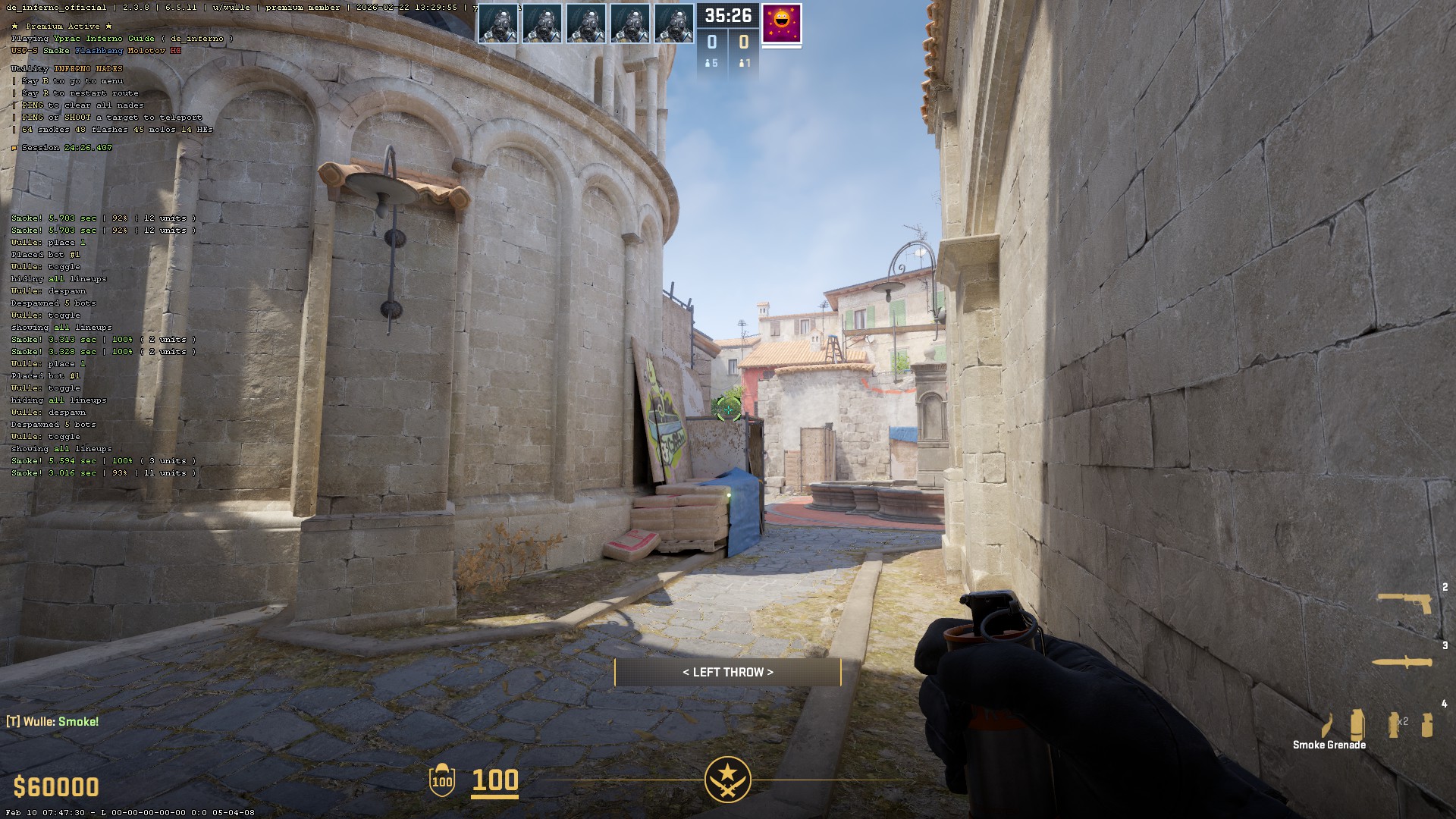Image resolution: width=1456 pixels, height=819 pixels.
Task: Toggle HE lineups in the guide overlay
Action: point(174,51)
